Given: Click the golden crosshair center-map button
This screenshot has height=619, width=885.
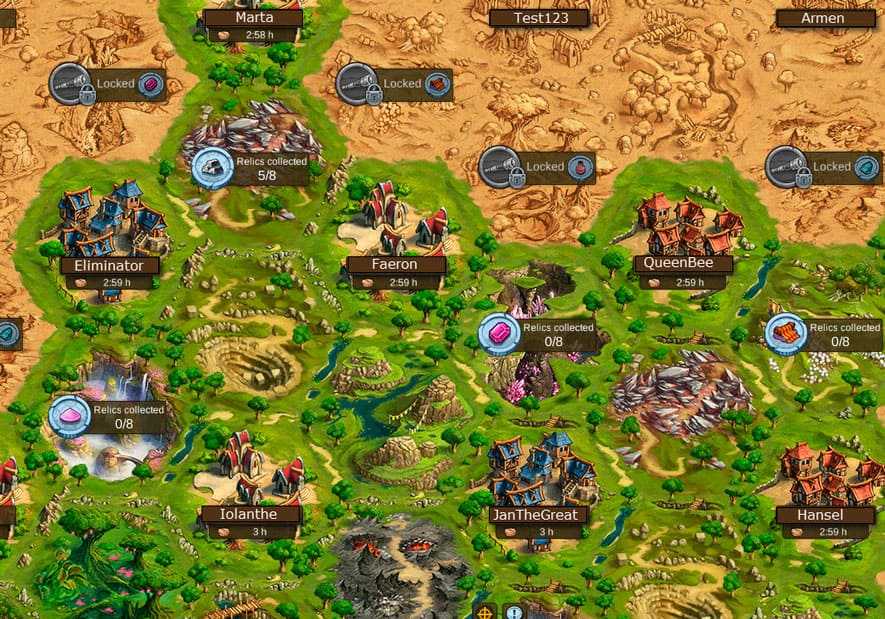Looking at the screenshot, I should 484,611.
